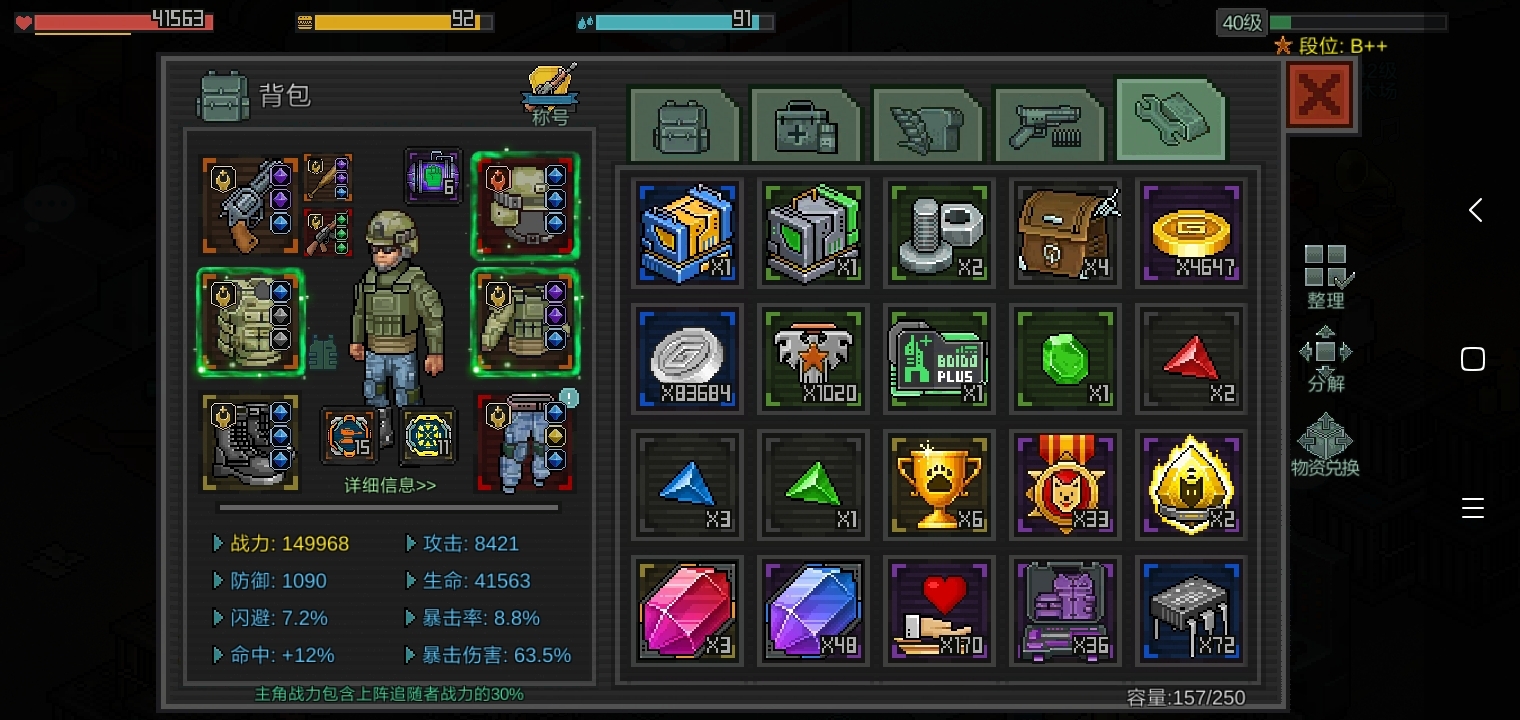
Task: Open 物资兑换 supply exchange
Action: (1325, 446)
